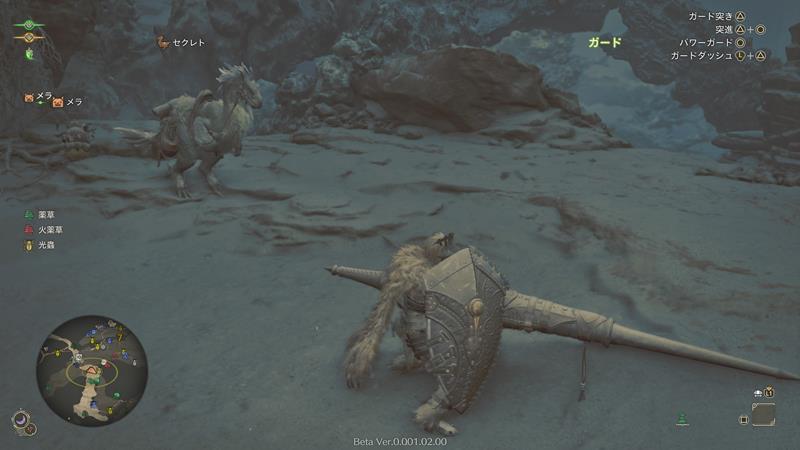The width and height of the screenshot is (800, 450).
Task: Click the small green herb icon
Action: [x=682, y=417]
